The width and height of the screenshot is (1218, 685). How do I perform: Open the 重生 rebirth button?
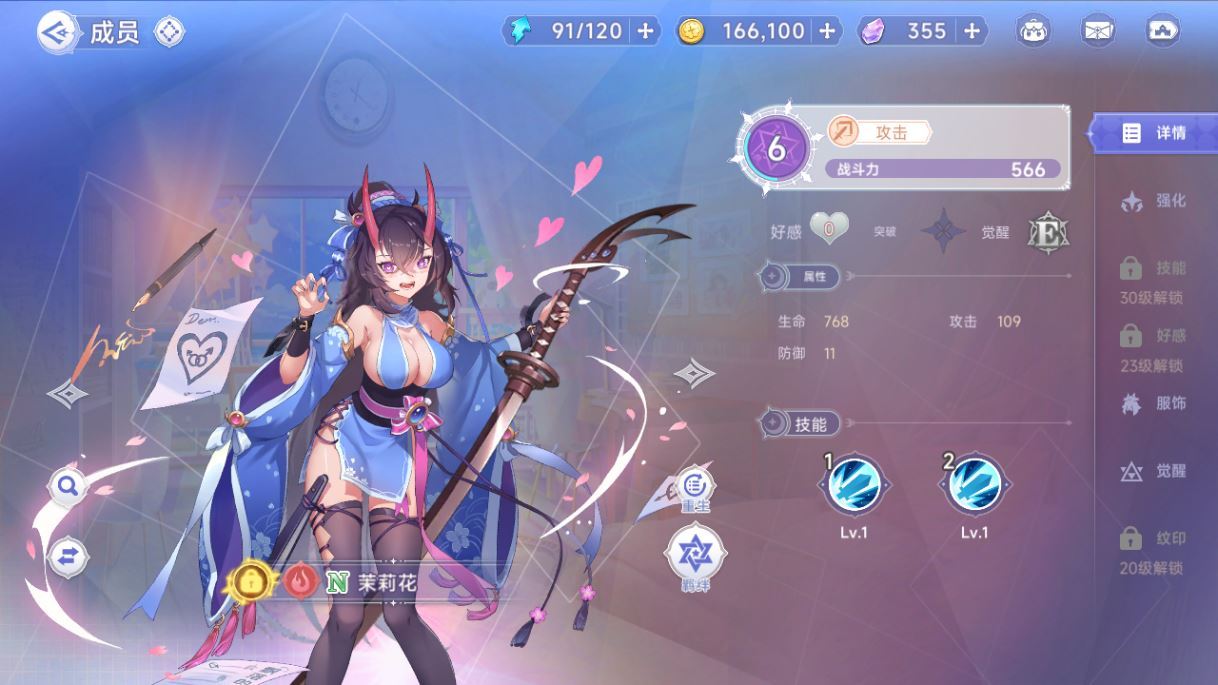pyautogui.click(x=695, y=490)
